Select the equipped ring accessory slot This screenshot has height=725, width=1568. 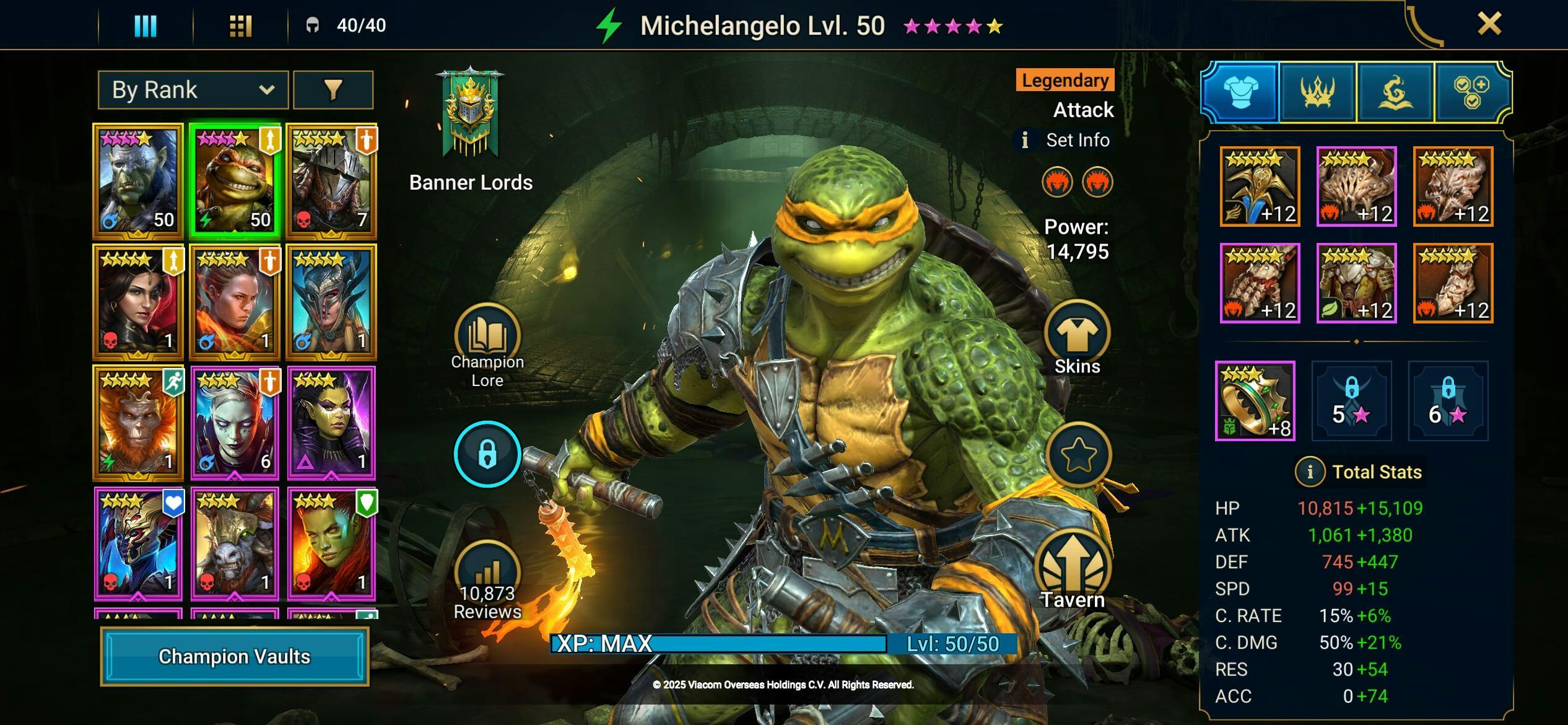pyautogui.click(x=1255, y=401)
